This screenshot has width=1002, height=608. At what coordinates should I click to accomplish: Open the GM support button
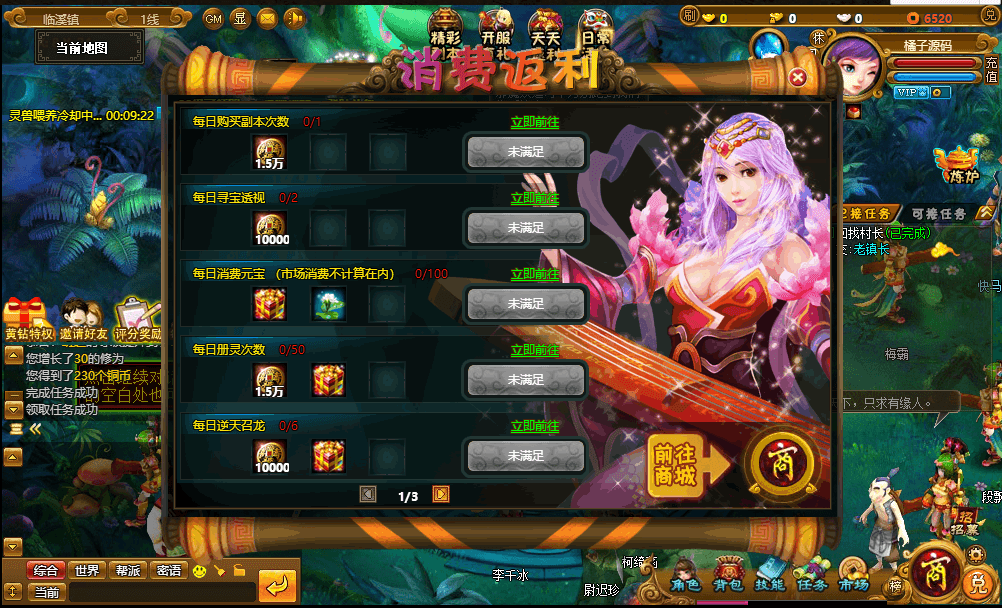213,18
